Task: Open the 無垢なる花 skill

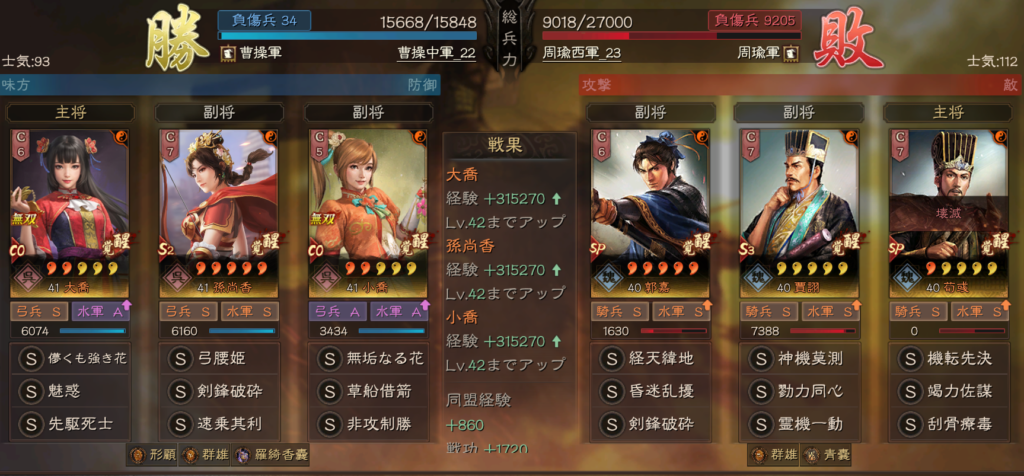Action: 370,358
